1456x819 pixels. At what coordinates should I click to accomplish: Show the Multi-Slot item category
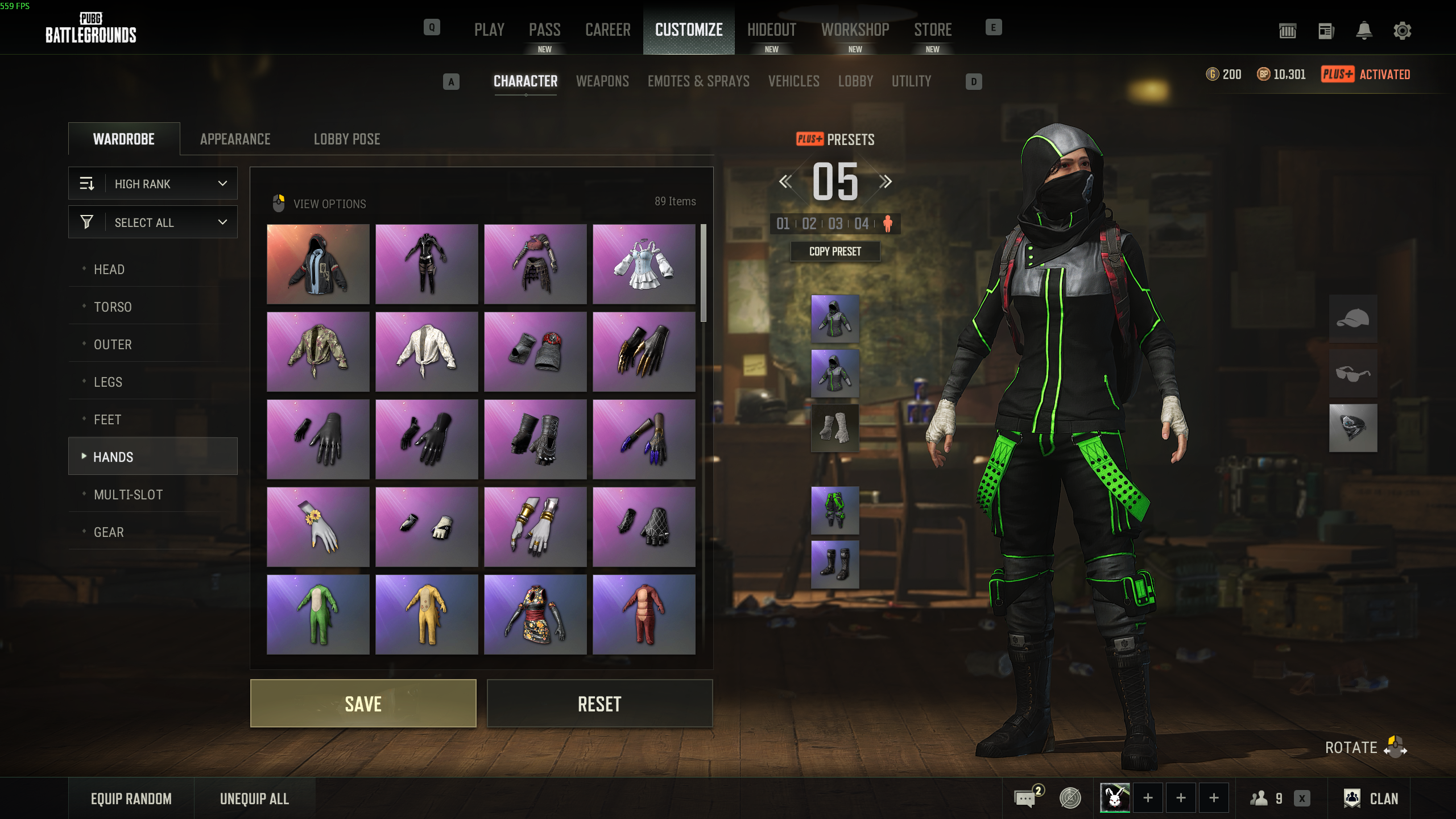[129, 495]
